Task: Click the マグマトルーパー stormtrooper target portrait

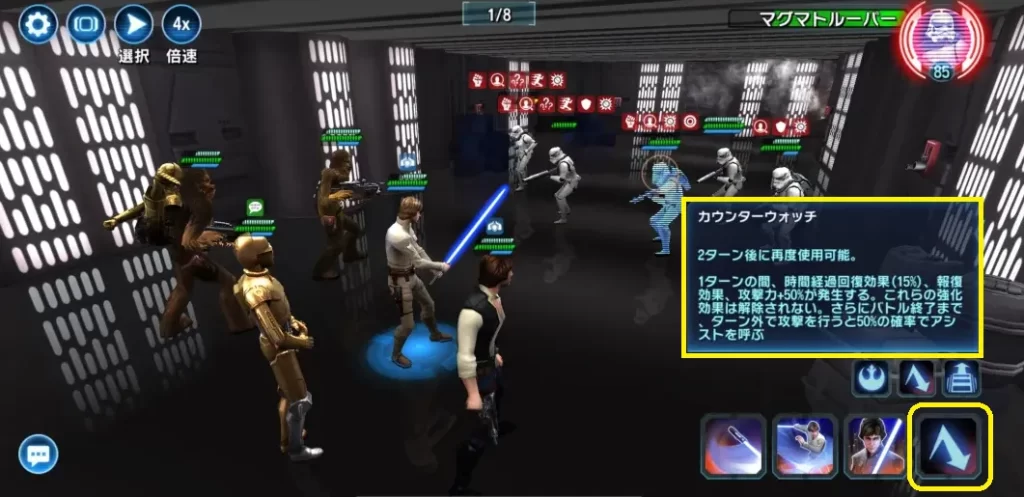Action: click(x=942, y=42)
